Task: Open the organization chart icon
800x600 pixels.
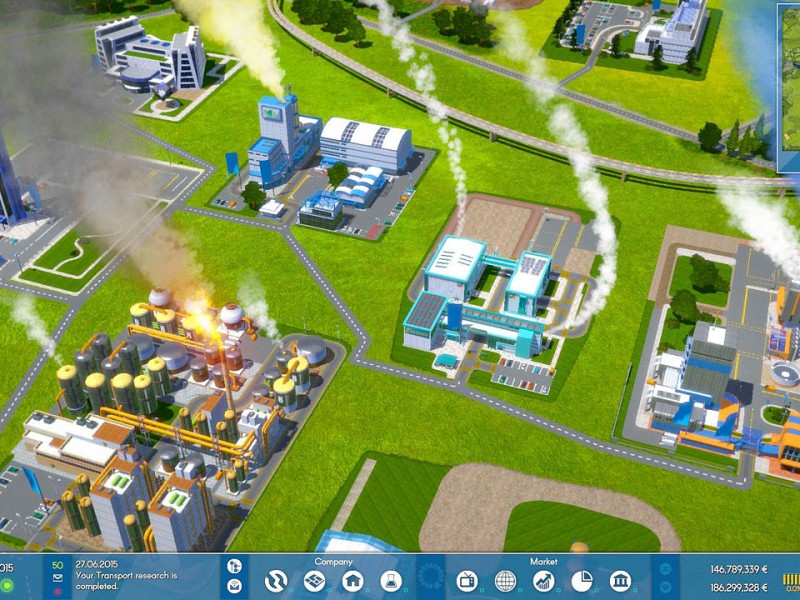Action: (234, 566)
